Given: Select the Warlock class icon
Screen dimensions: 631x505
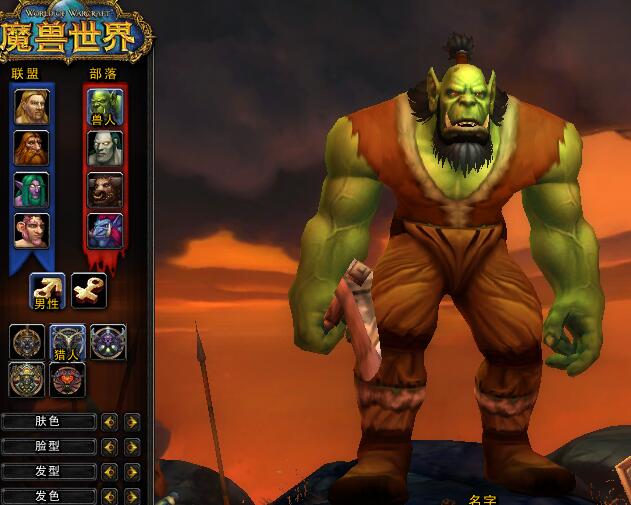Looking at the screenshot, I should [68, 379].
